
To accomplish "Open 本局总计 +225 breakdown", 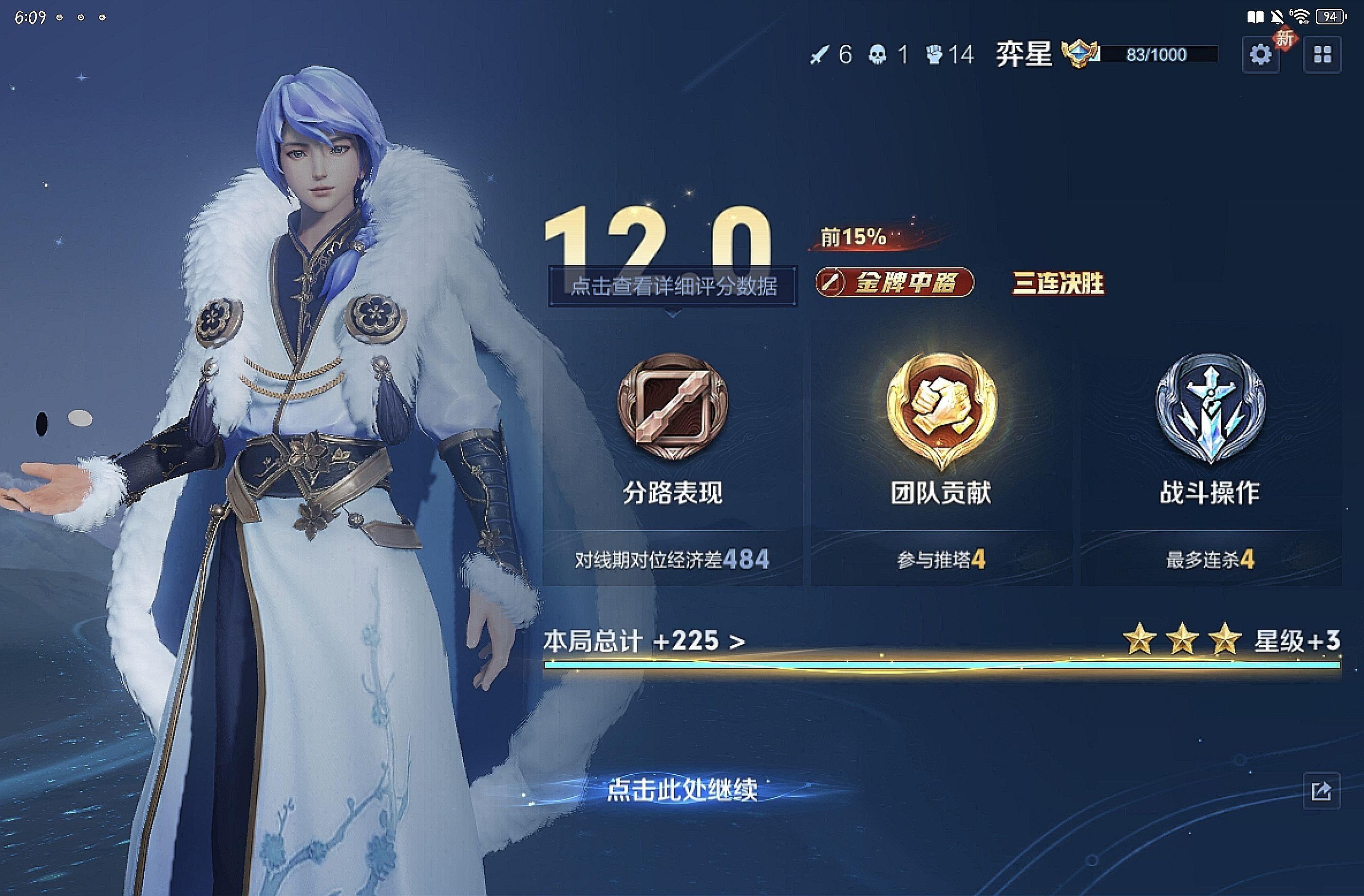I will pyautogui.click(x=644, y=641).
